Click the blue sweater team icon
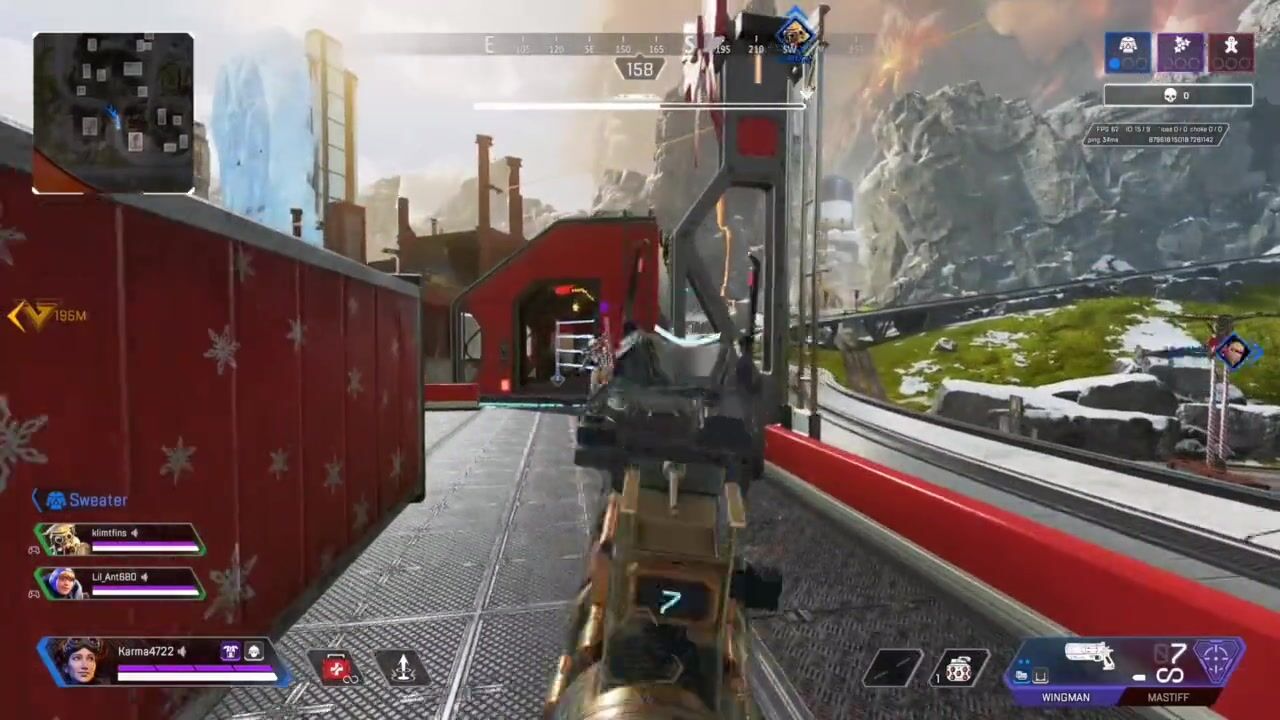 coord(1128,51)
